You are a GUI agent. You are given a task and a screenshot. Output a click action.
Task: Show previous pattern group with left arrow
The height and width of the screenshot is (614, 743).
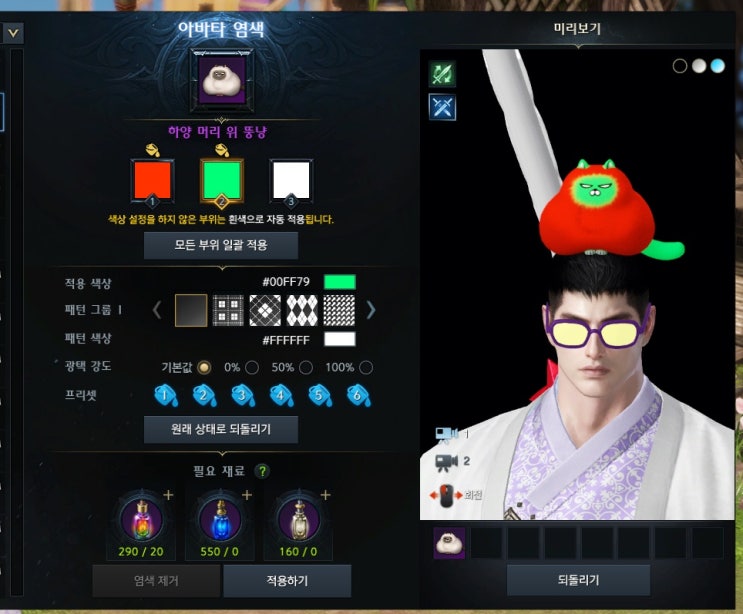(x=157, y=310)
